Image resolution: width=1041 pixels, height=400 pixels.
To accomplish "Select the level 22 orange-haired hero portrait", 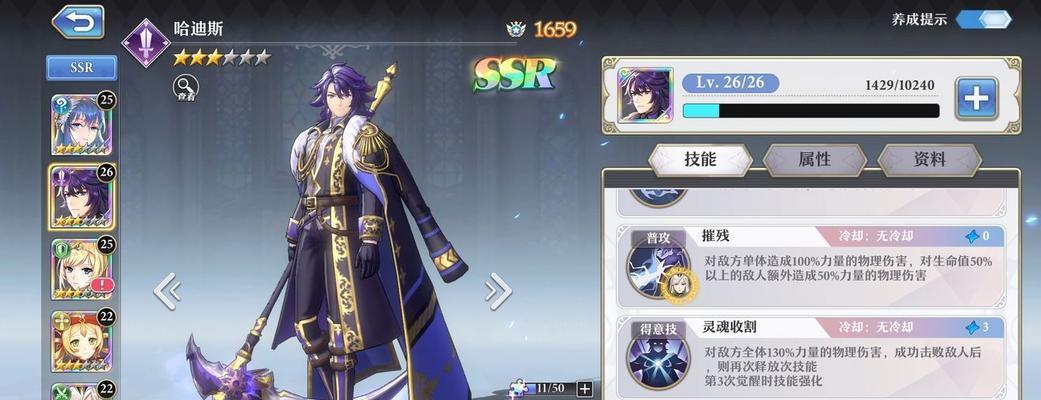I will 81,340.
